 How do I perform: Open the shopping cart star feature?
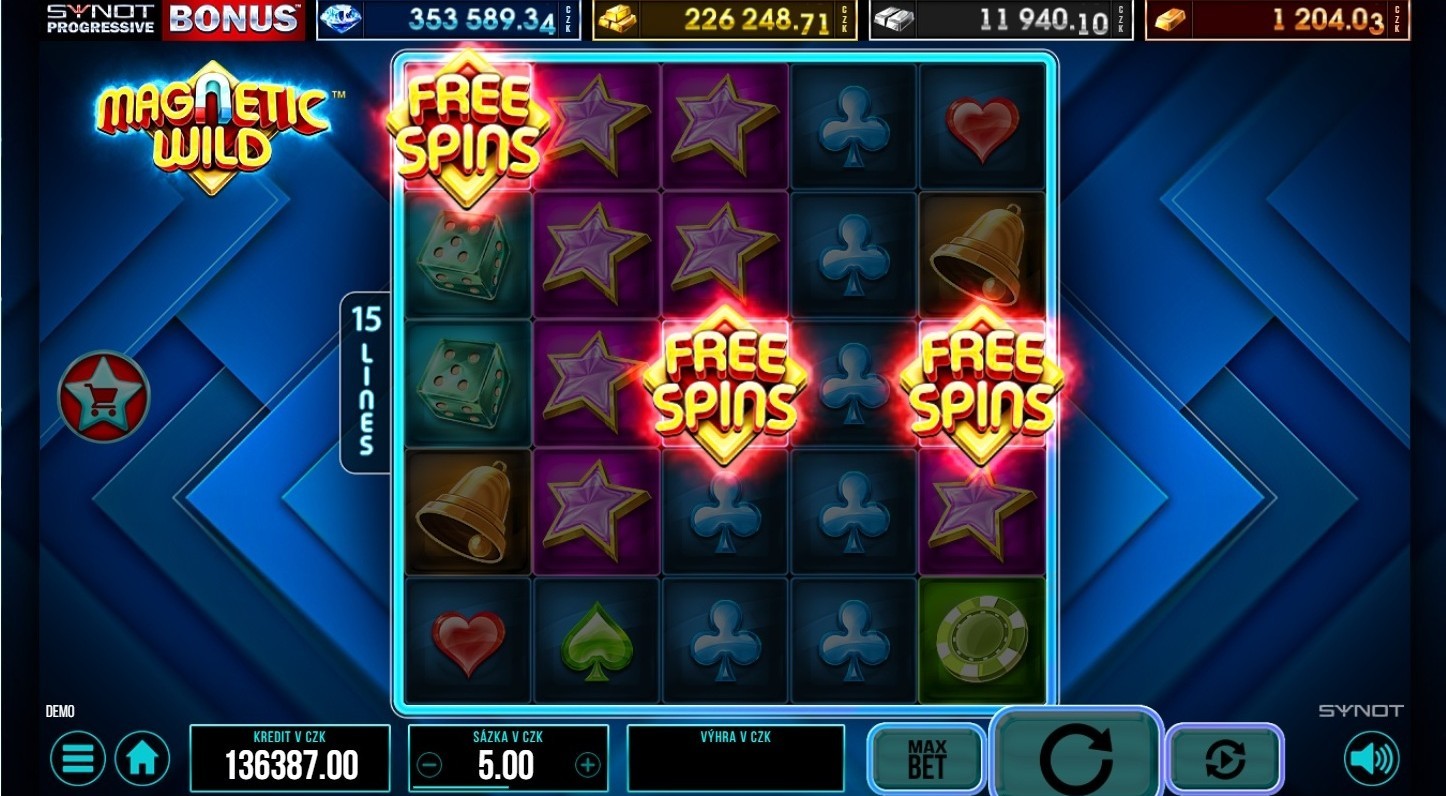click(x=103, y=397)
